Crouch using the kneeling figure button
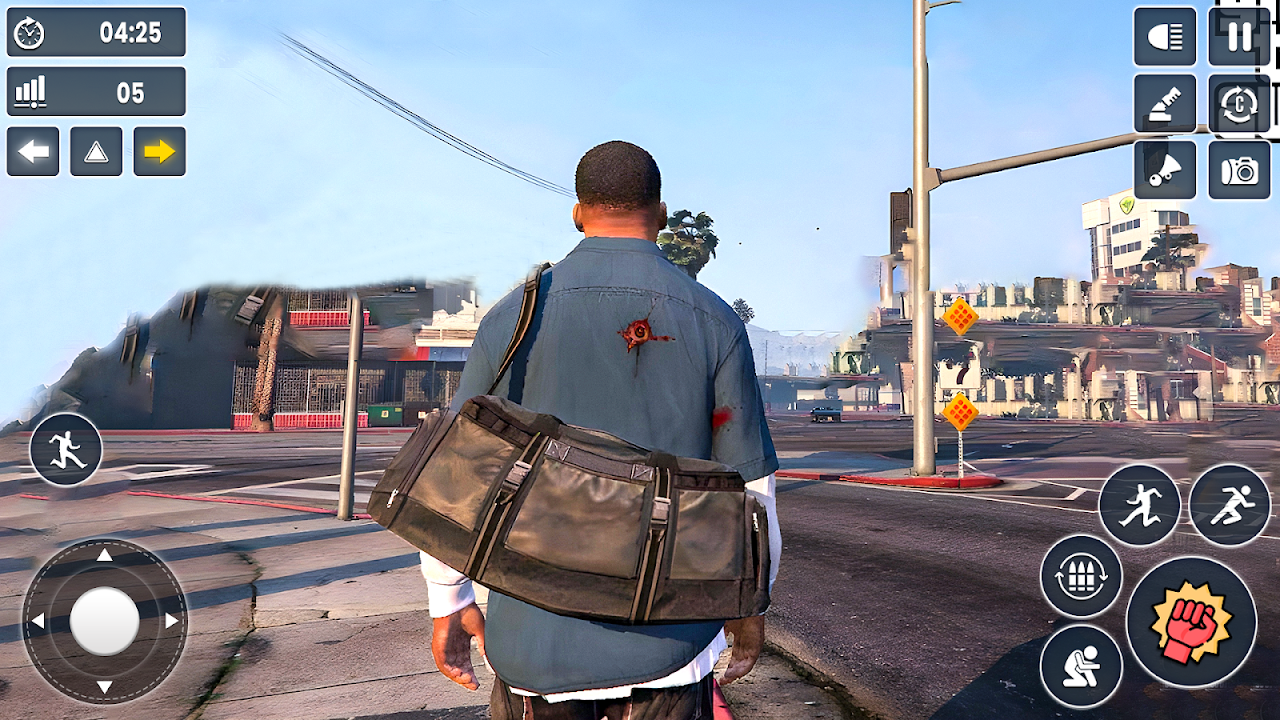Viewport: 1280px width, 720px height. click(x=1081, y=665)
